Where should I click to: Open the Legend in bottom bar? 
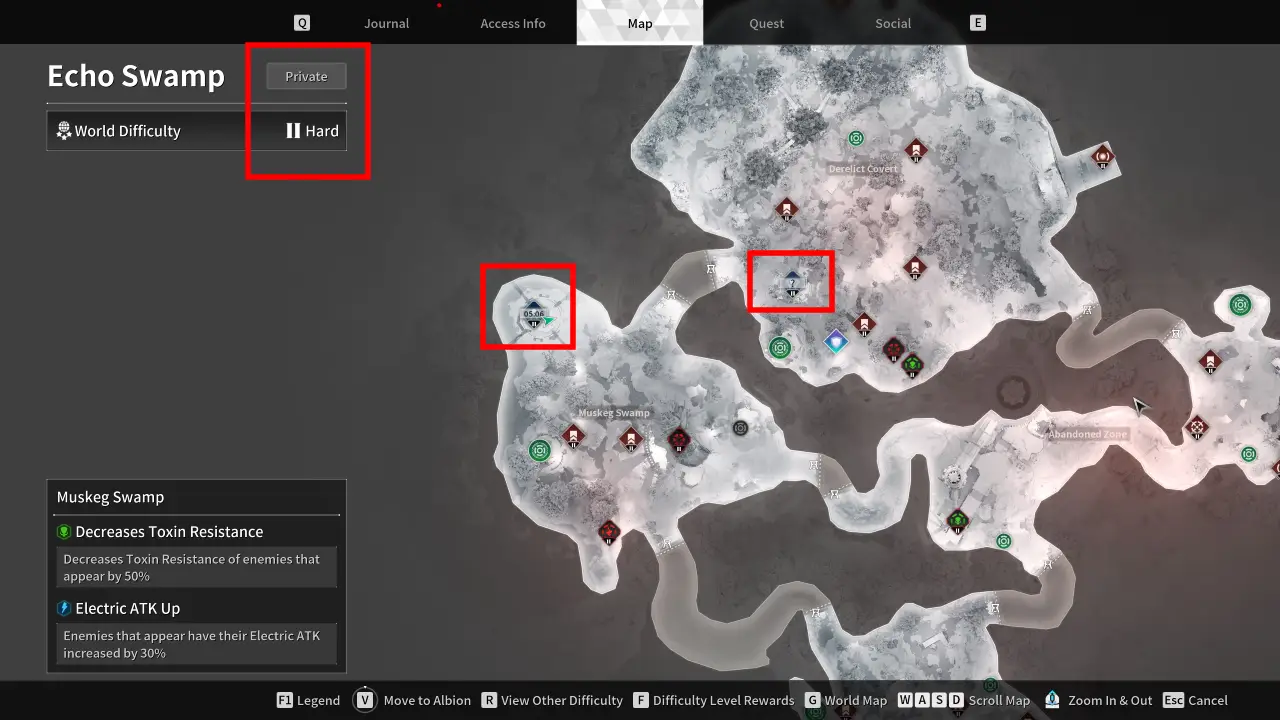308,700
